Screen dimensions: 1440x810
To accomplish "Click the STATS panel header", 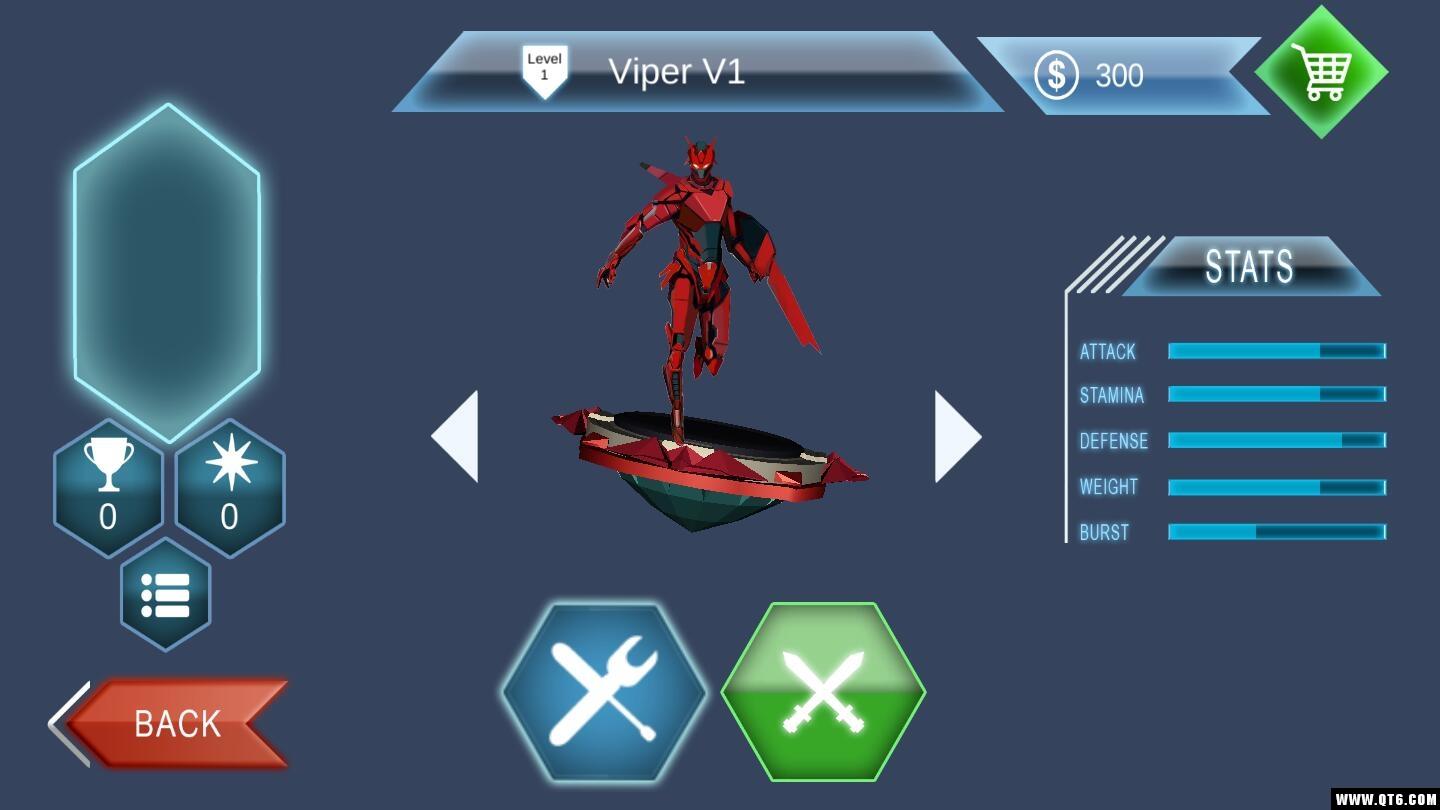I will pyautogui.click(x=1249, y=266).
